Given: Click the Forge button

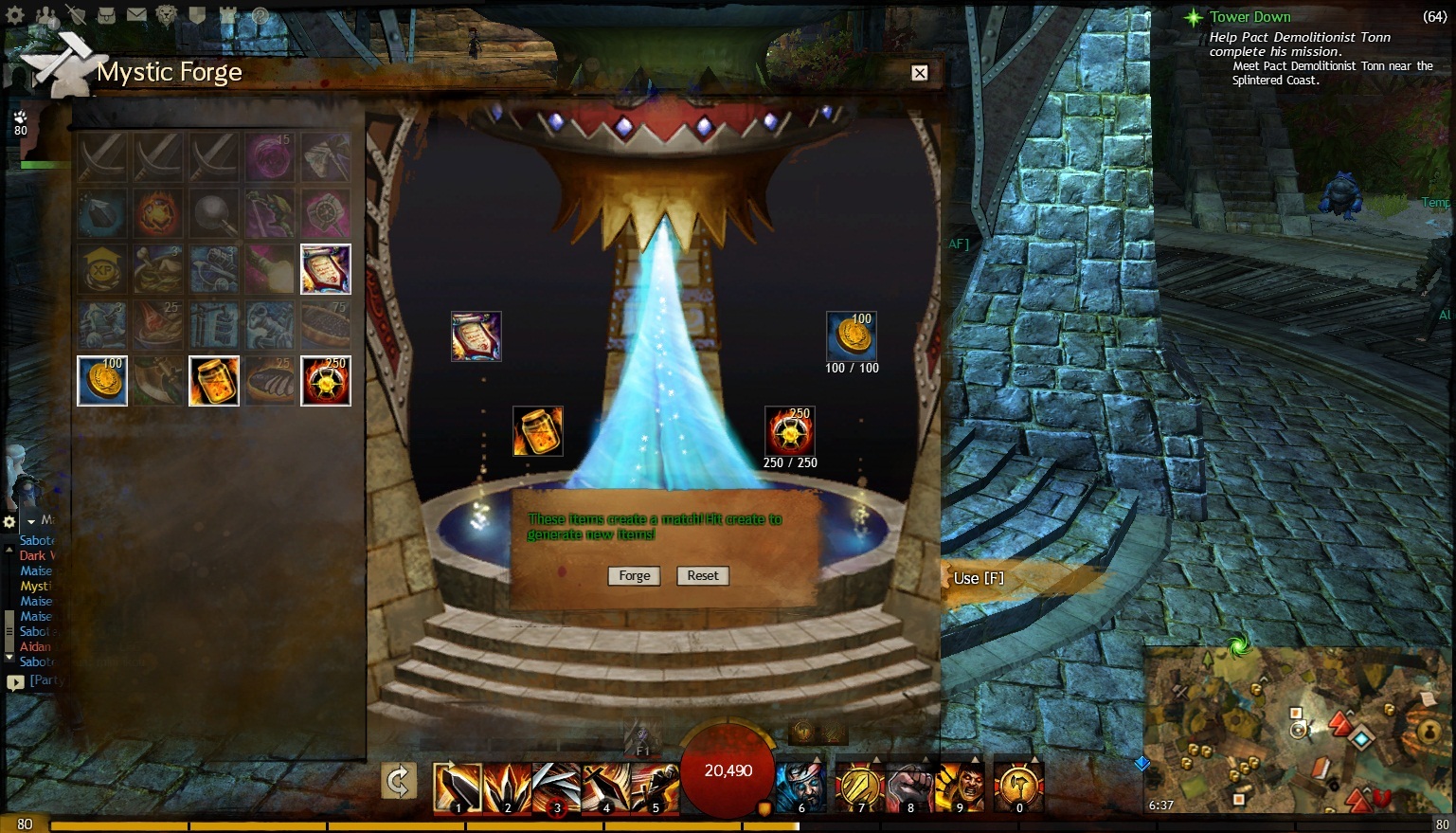Looking at the screenshot, I should tap(634, 575).
